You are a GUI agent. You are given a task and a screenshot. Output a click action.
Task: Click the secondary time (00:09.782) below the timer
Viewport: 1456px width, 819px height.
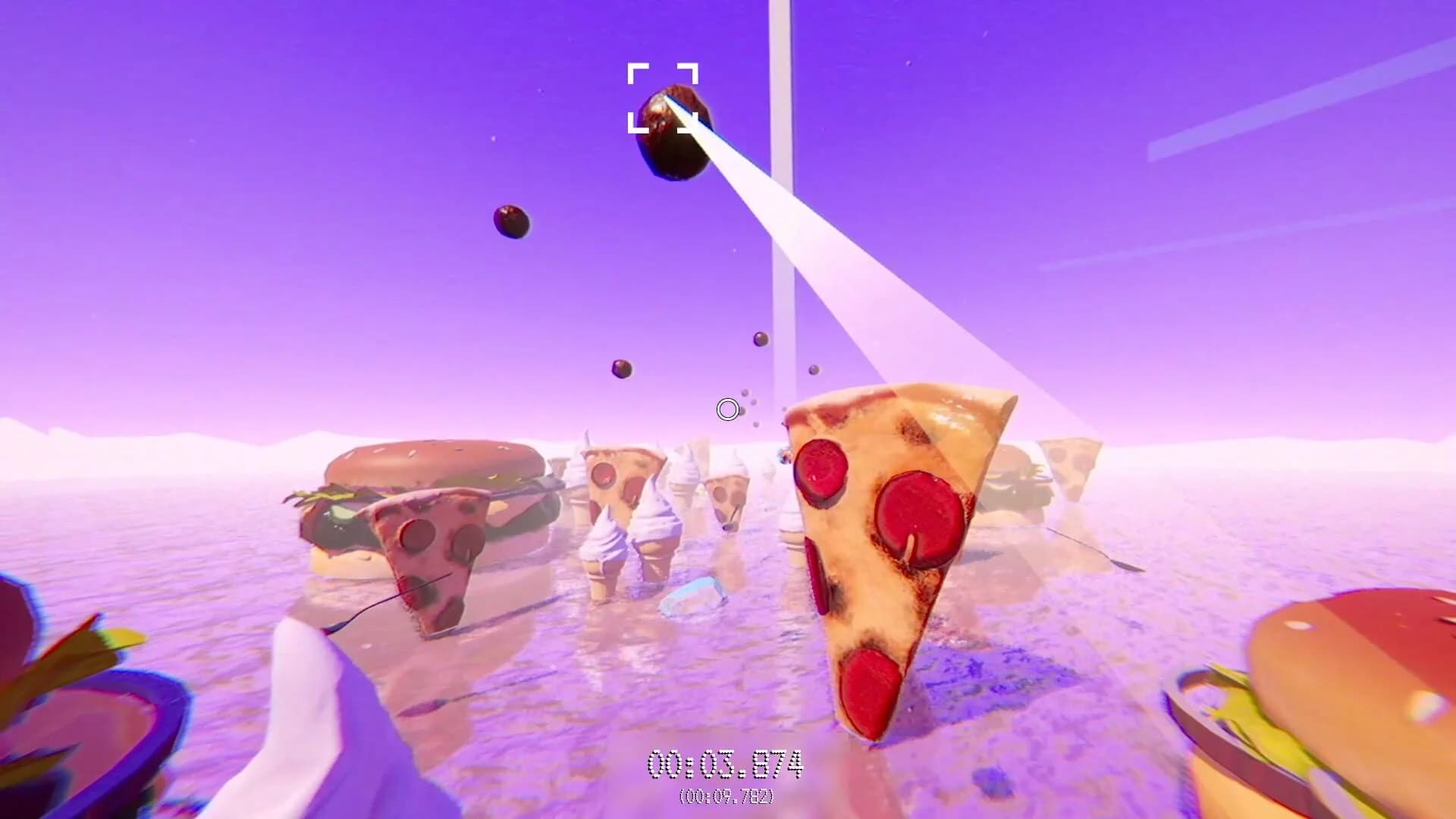point(726,798)
